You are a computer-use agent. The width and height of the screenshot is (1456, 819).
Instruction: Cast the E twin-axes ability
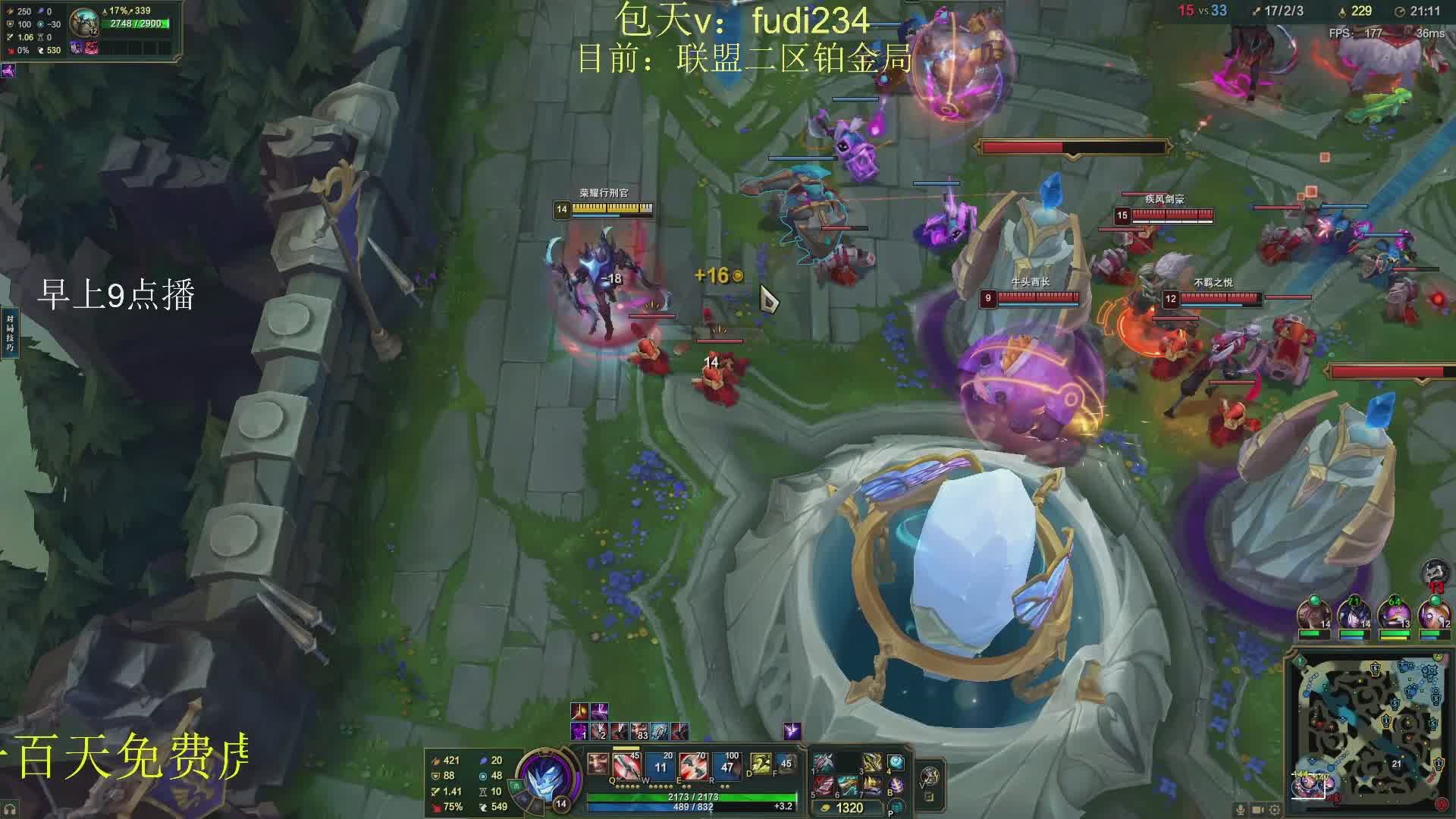coord(693,766)
